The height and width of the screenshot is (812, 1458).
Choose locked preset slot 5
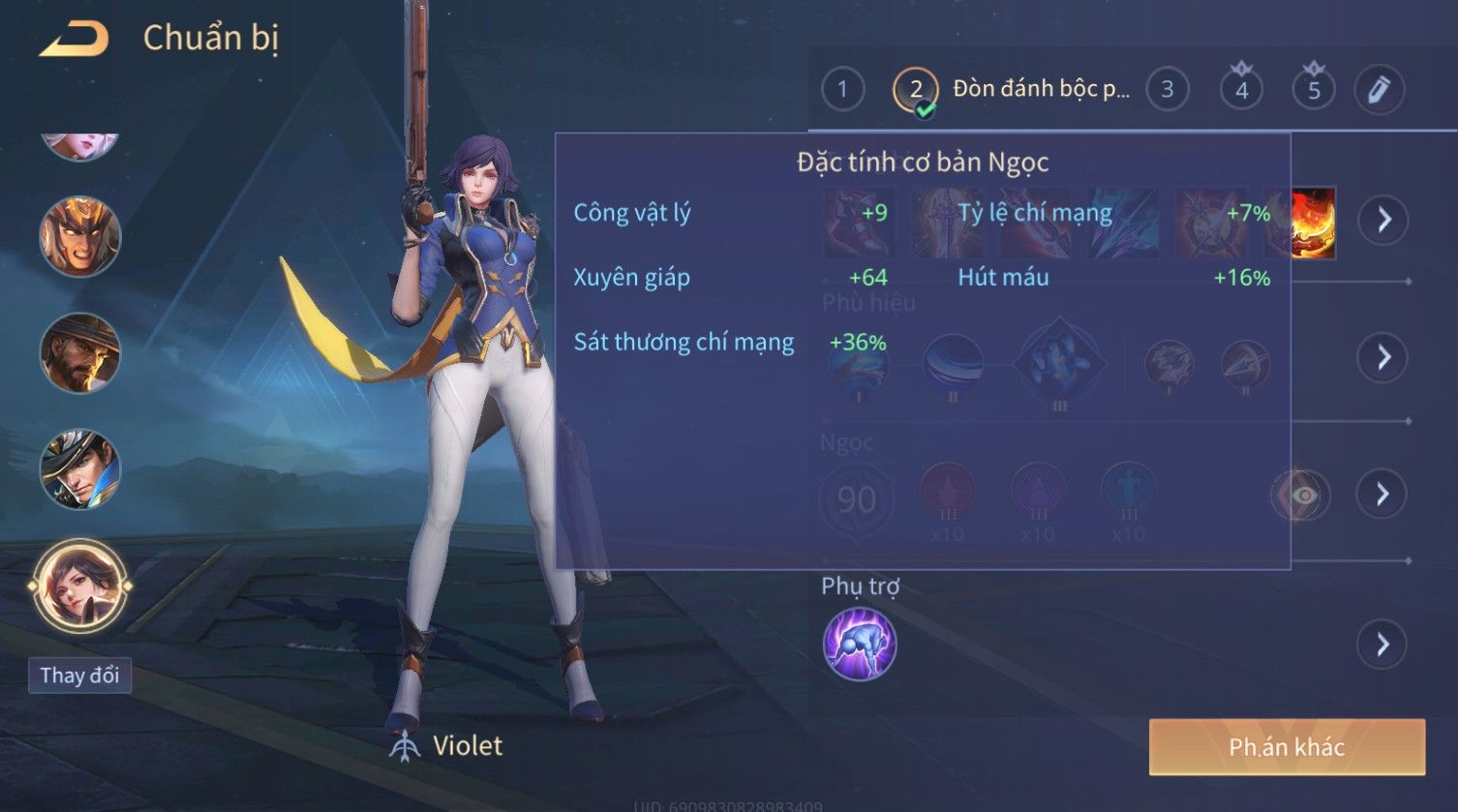coord(1314,90)
